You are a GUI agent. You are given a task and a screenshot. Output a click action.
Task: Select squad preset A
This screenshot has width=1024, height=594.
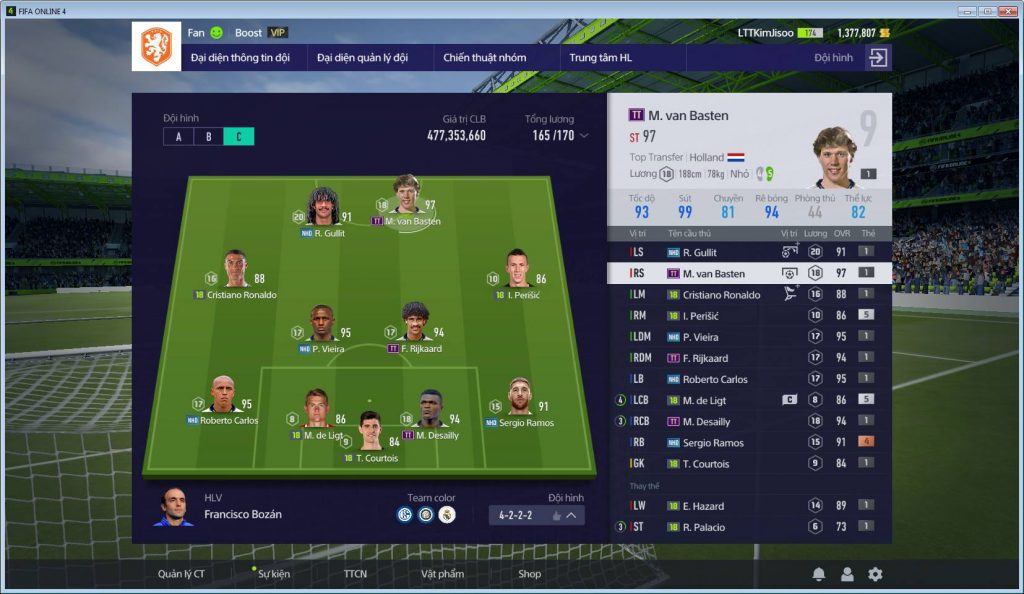tap(179, 136)
